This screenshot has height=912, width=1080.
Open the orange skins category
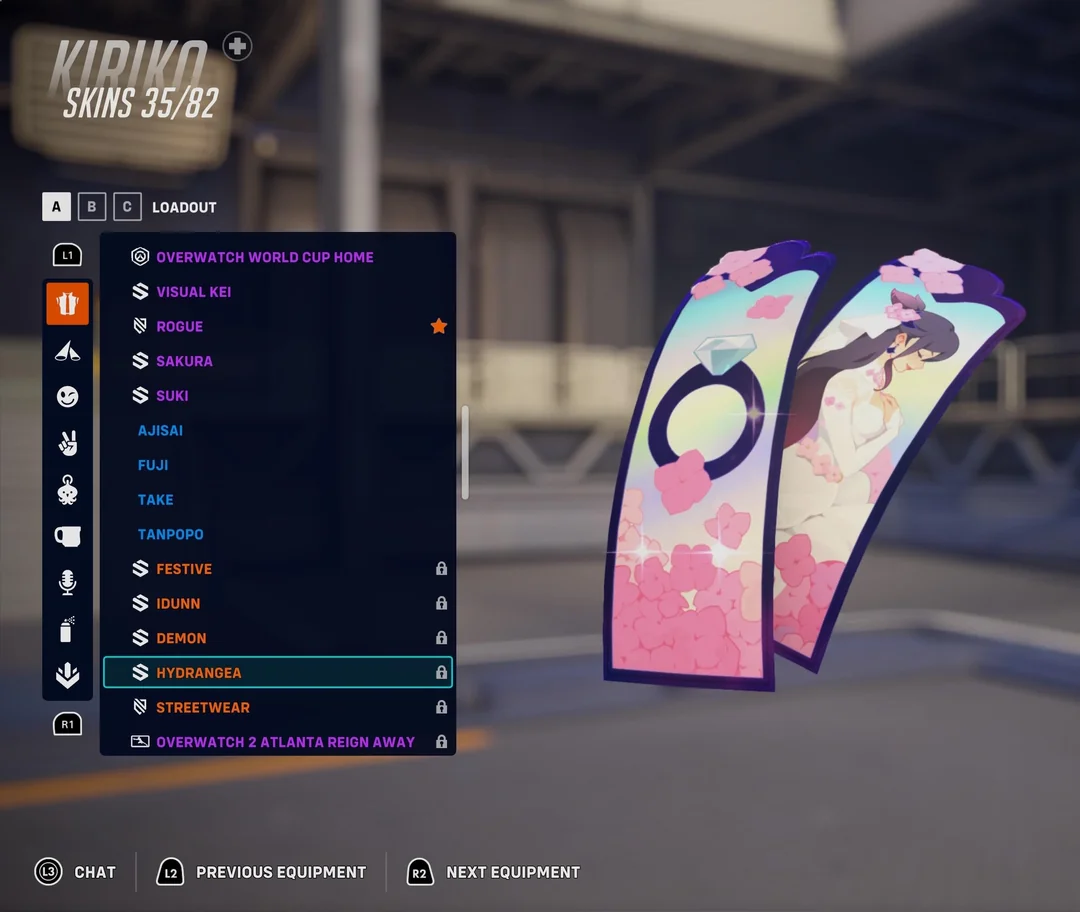(x=67, y=304)
